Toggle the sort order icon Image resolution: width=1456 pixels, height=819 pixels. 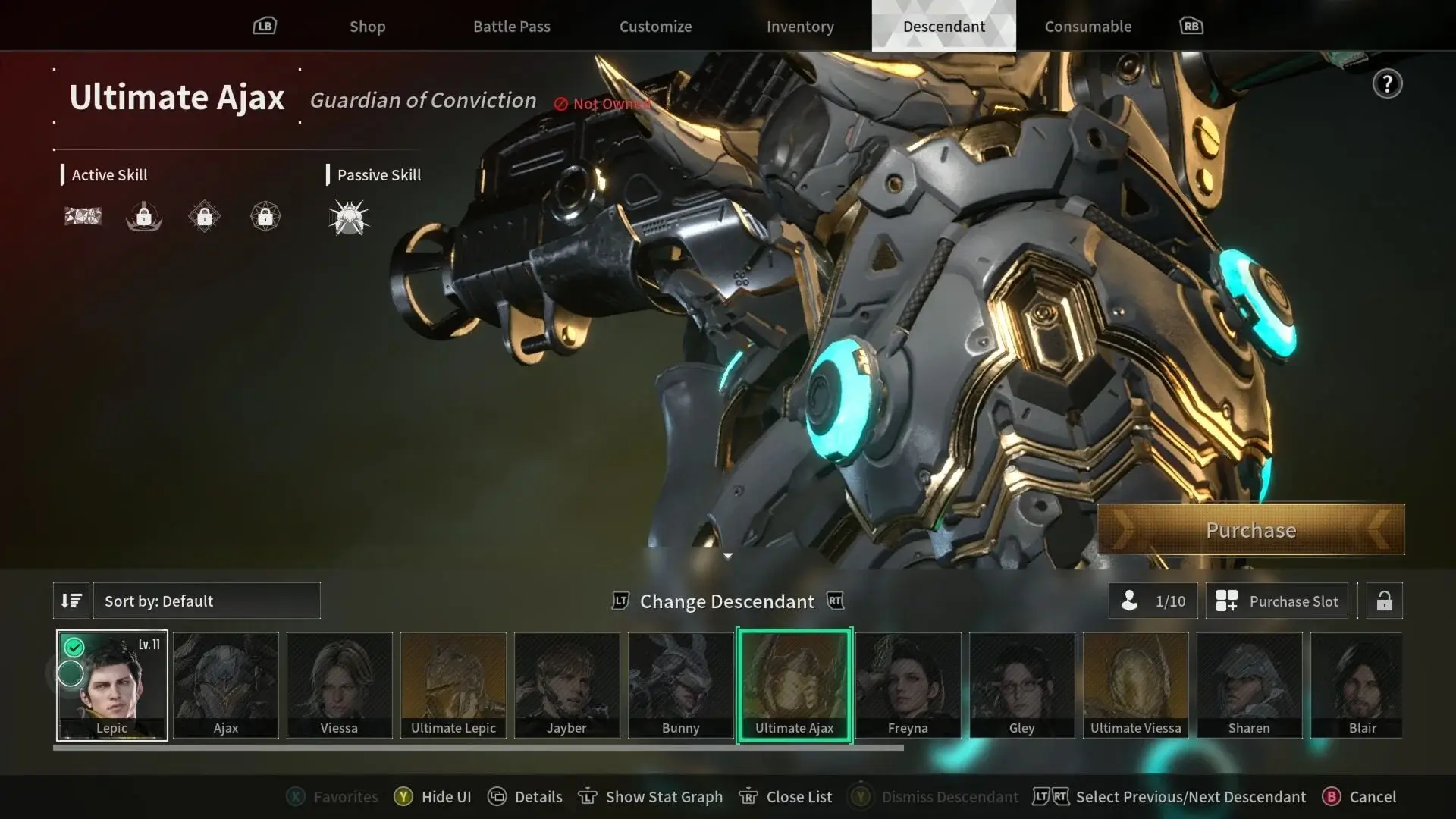point(71,601)
